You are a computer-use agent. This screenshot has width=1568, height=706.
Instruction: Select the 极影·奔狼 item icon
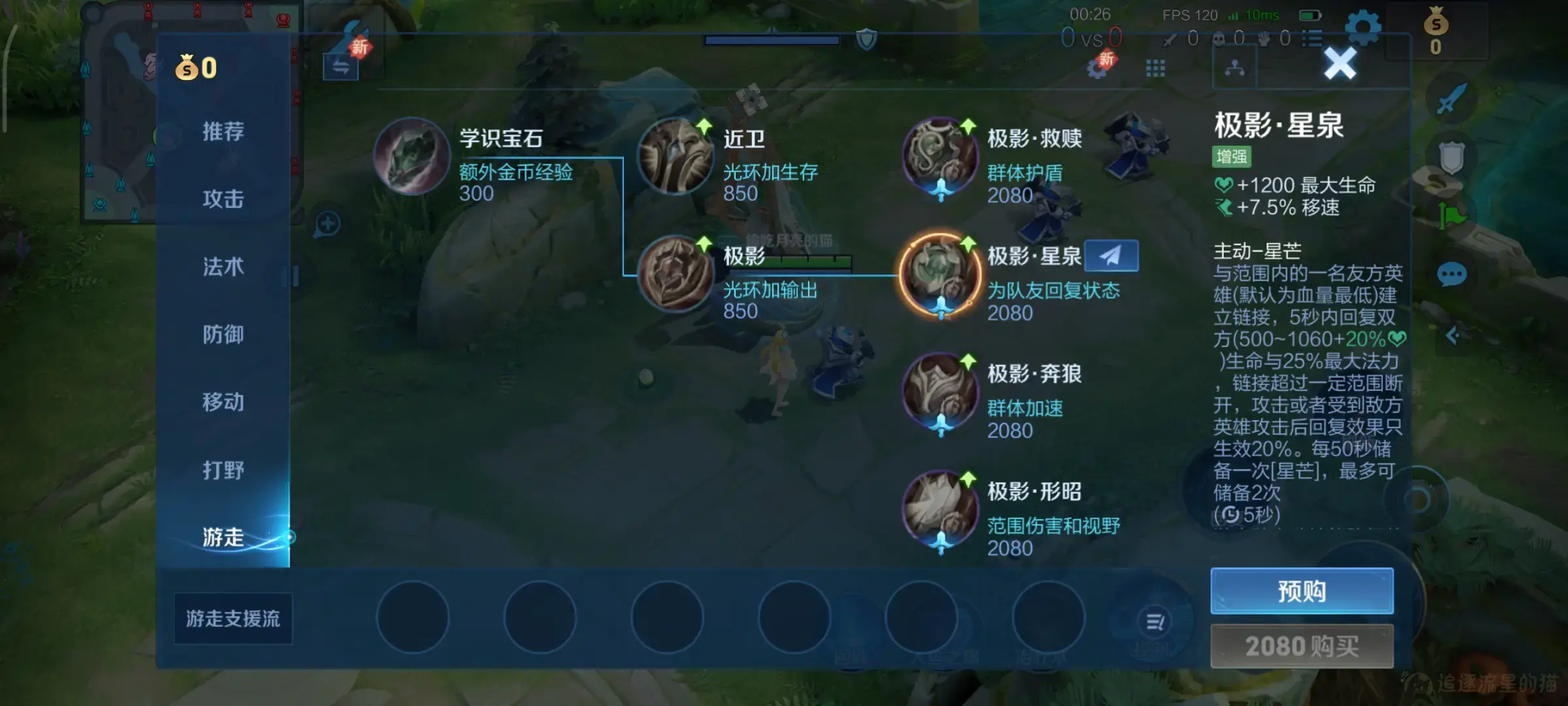coord(941,391)
